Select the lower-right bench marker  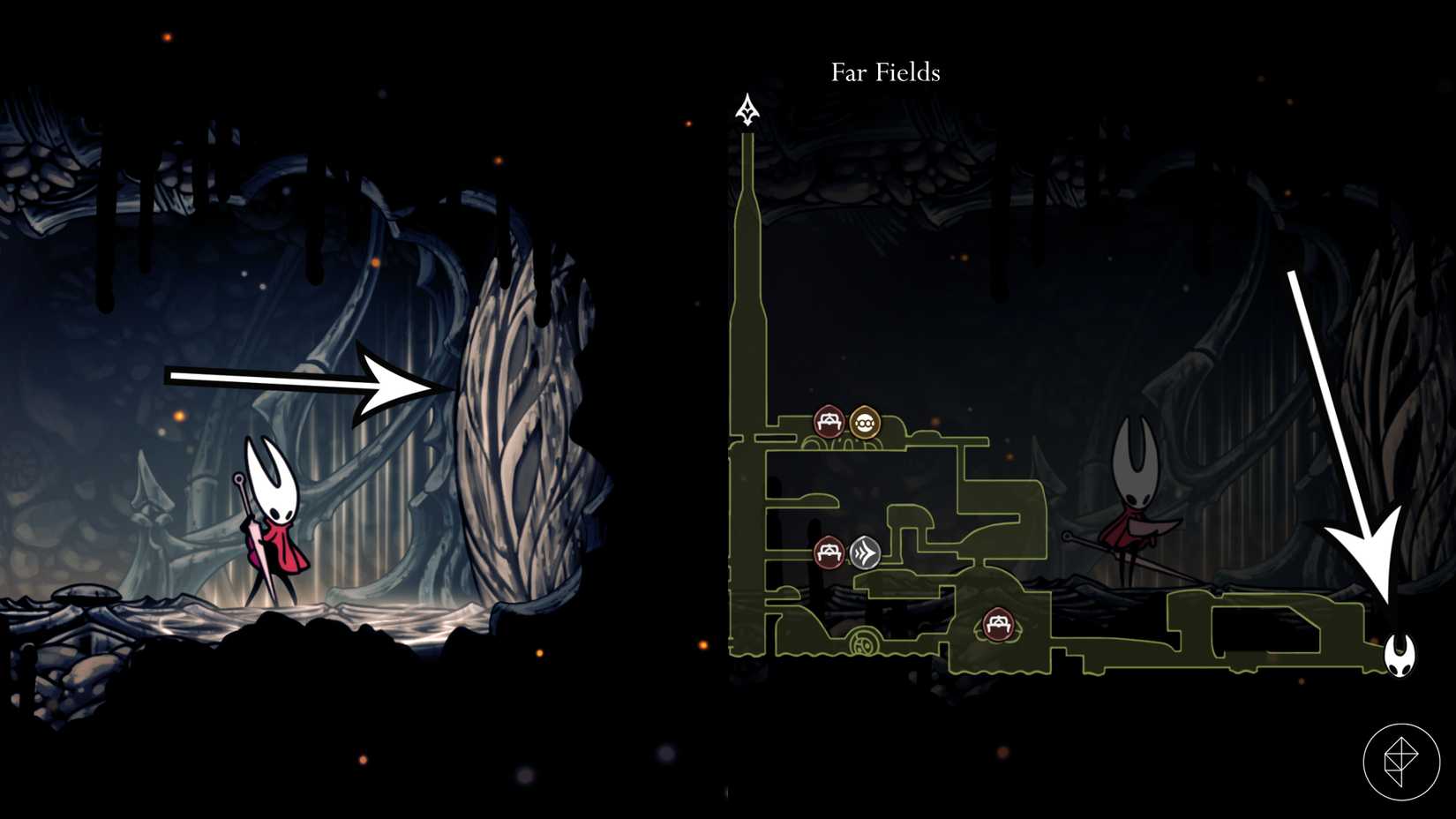point(998,625)
